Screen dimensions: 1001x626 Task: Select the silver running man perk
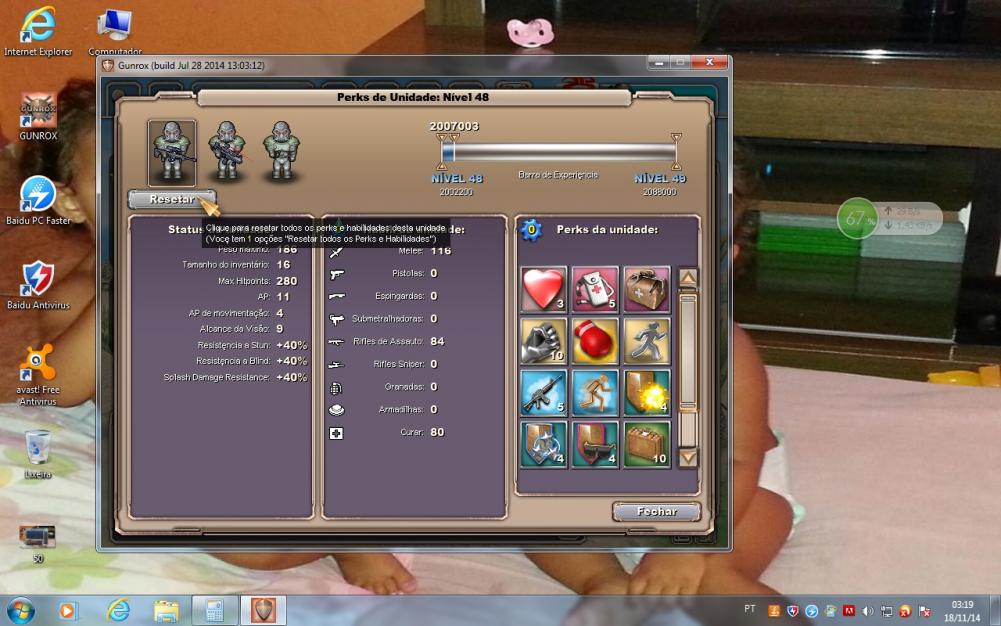[647, 341]
